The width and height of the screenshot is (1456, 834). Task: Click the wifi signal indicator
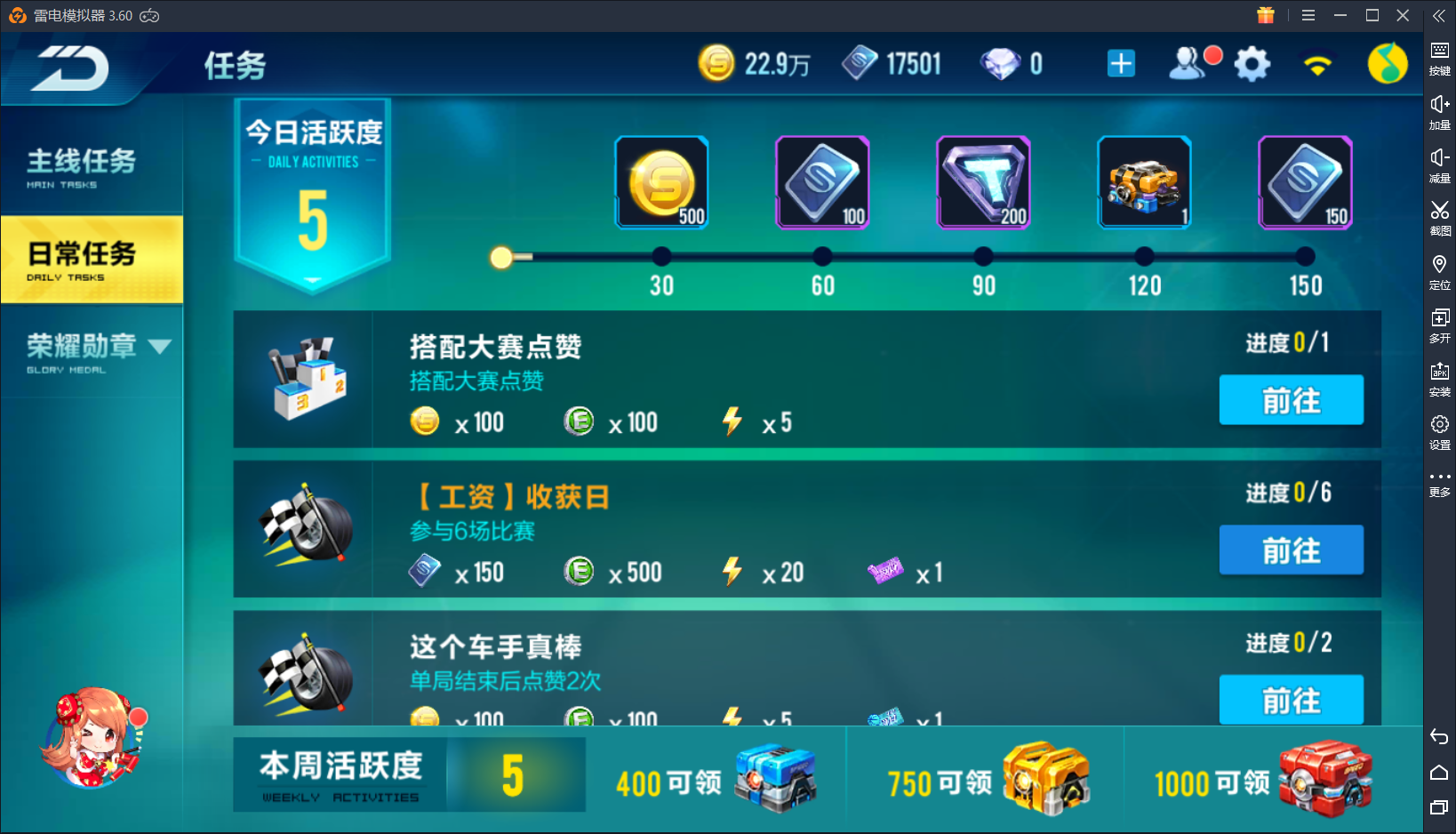point(1319,63)
